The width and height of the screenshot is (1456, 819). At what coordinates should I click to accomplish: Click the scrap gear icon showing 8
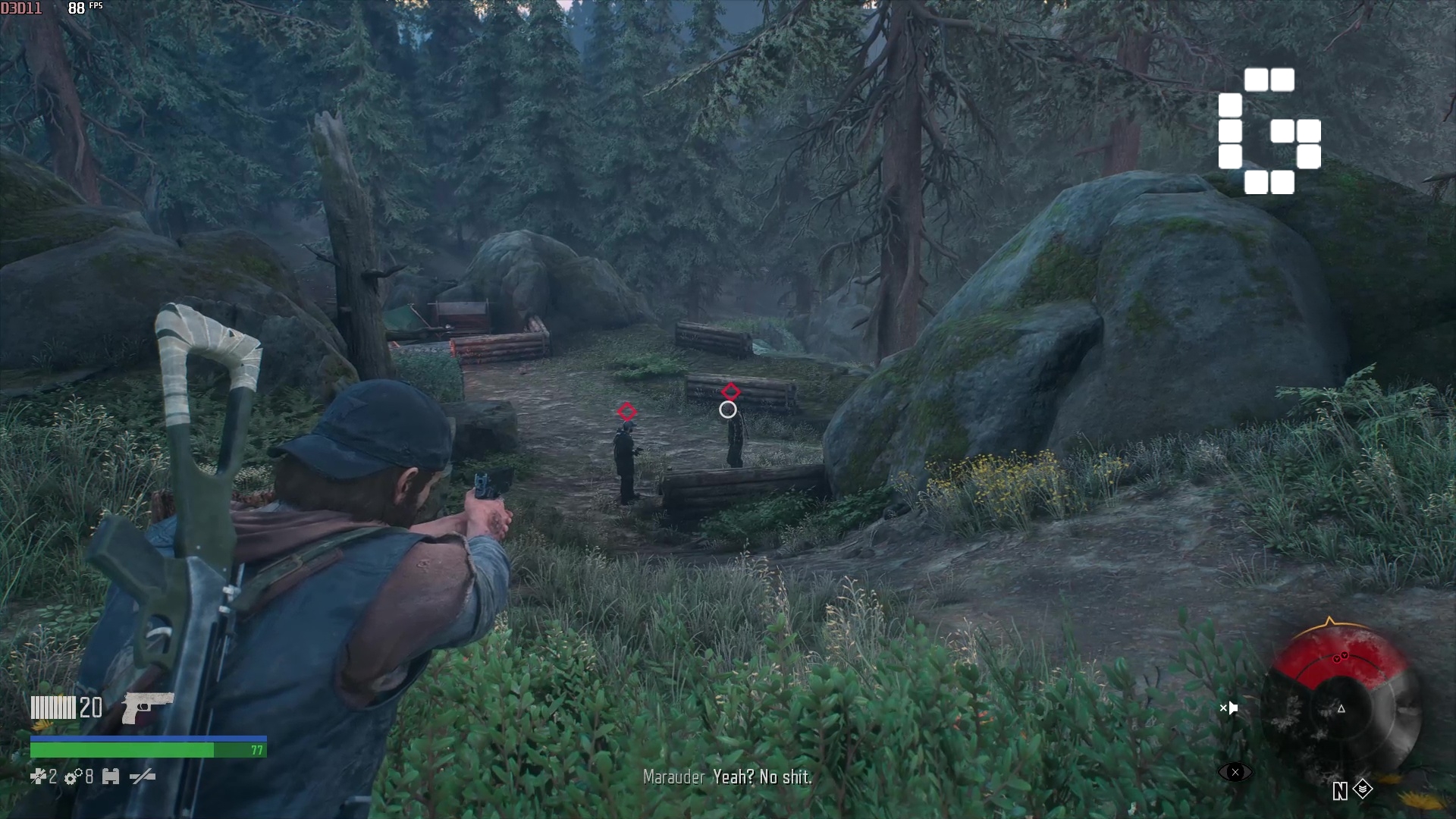tap(72, 777)
